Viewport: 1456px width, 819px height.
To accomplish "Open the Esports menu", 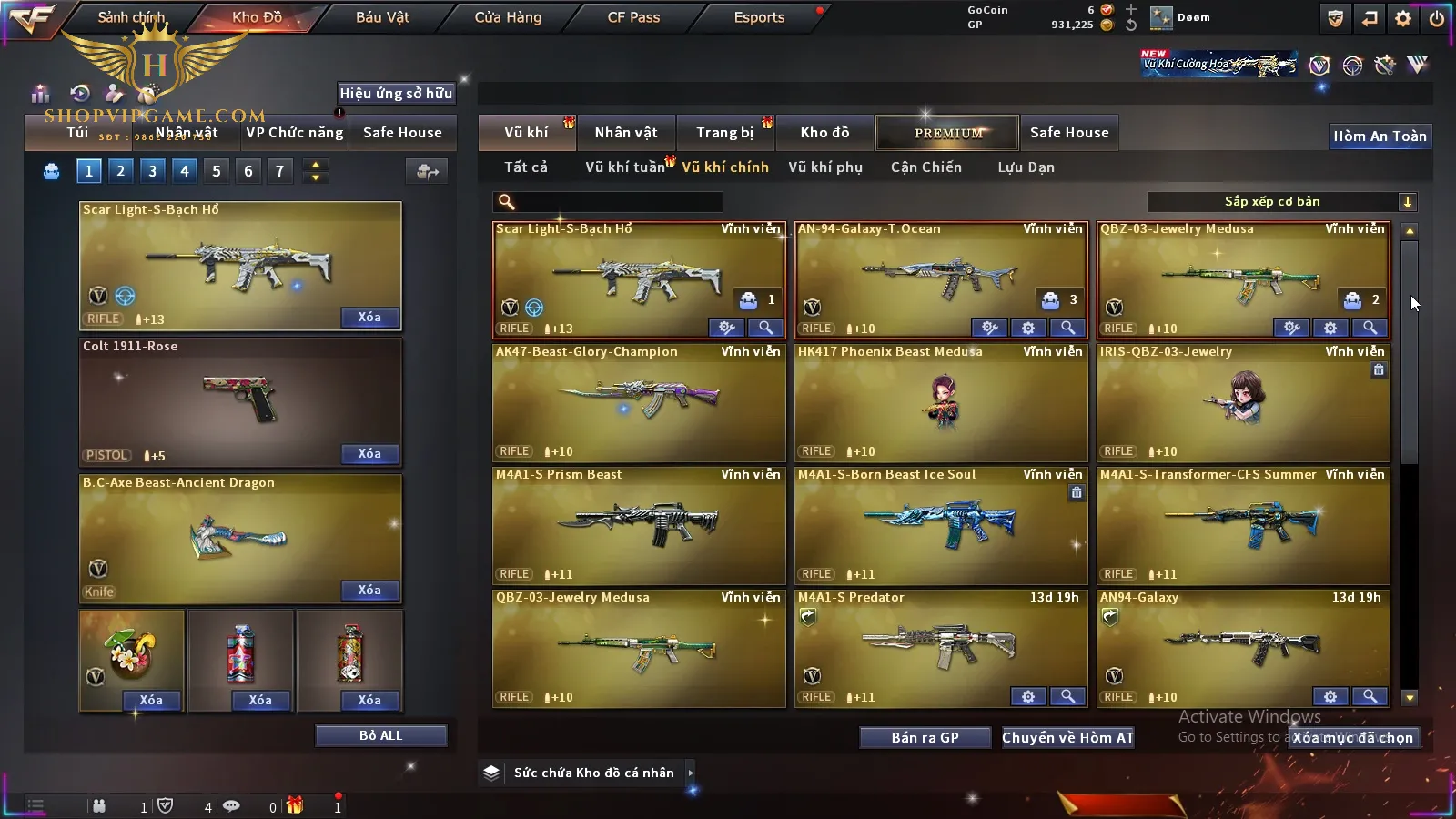I will click(x=759, y=17).
